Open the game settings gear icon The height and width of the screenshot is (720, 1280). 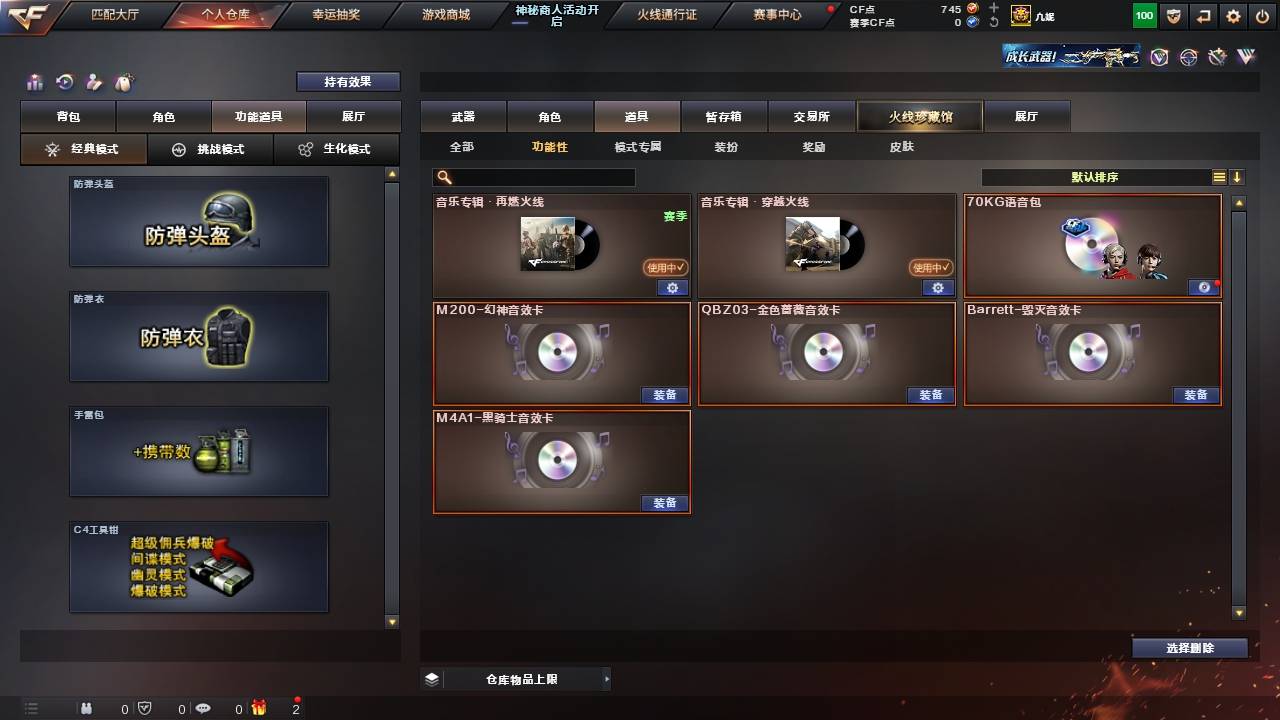(x=1232, y=15)
